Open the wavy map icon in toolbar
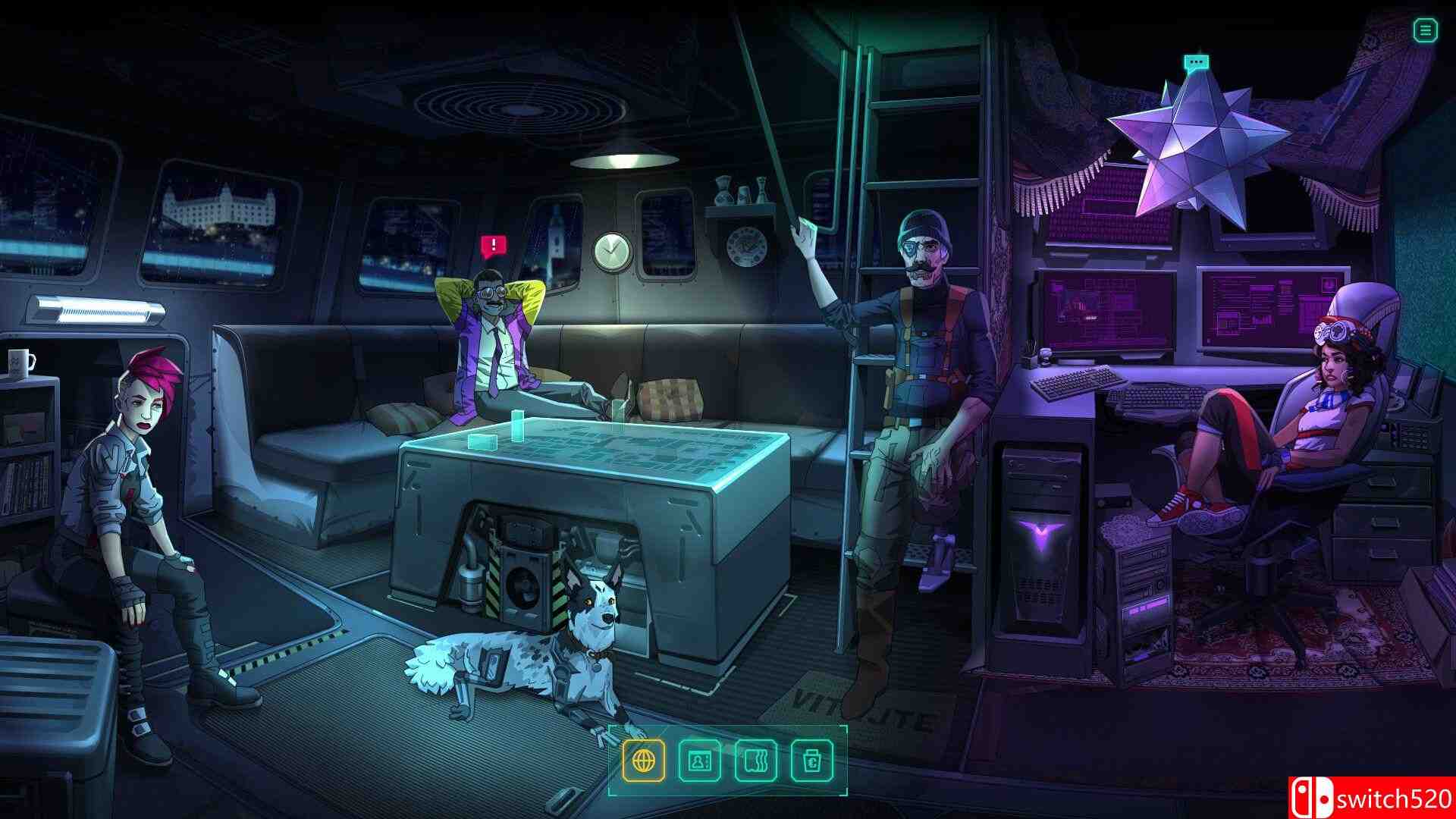This screenshot has height=819, width=1456. tap(755, 759)
